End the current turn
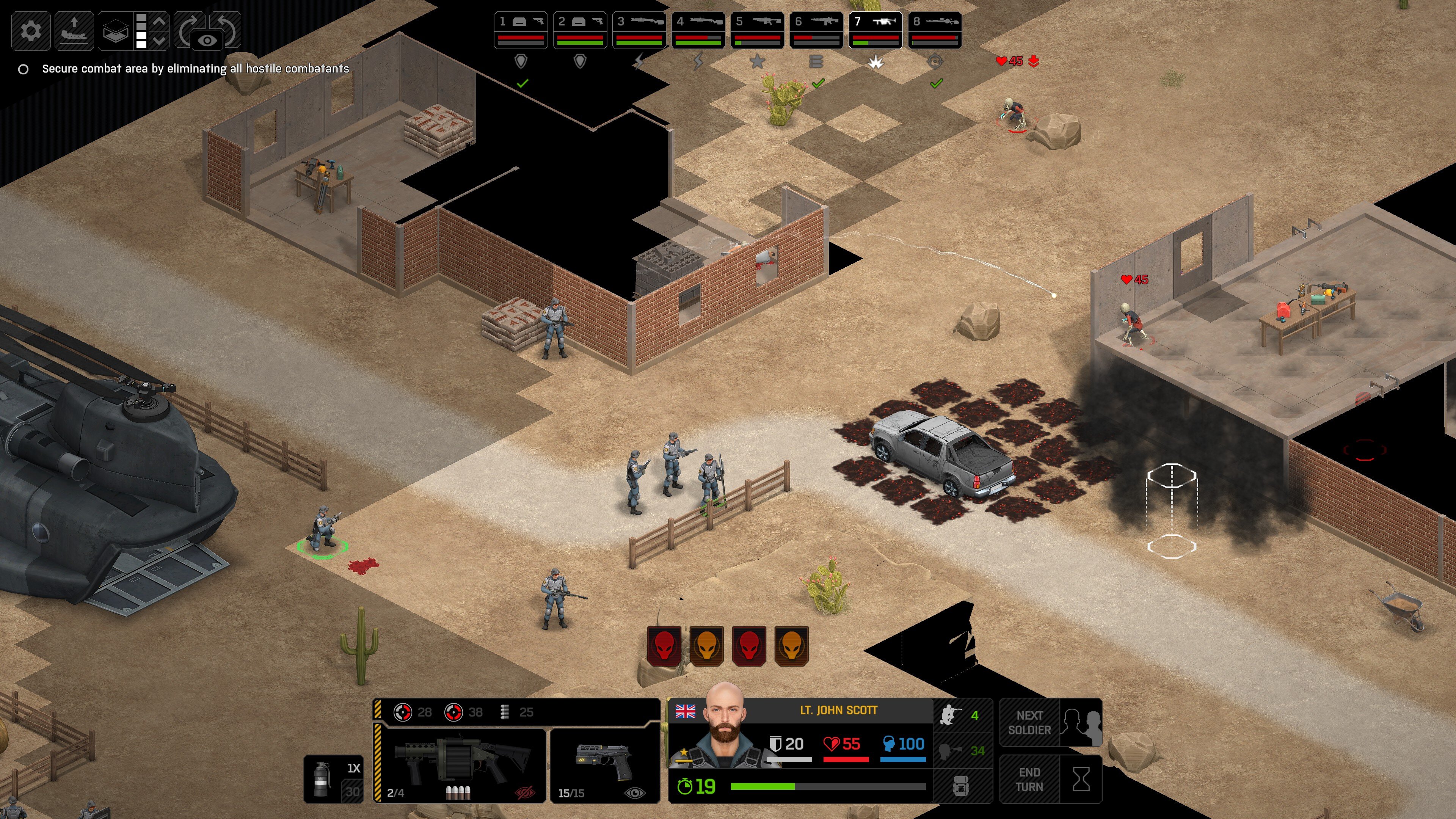Screen dimensions: 1456x819 click(1050, 780)
